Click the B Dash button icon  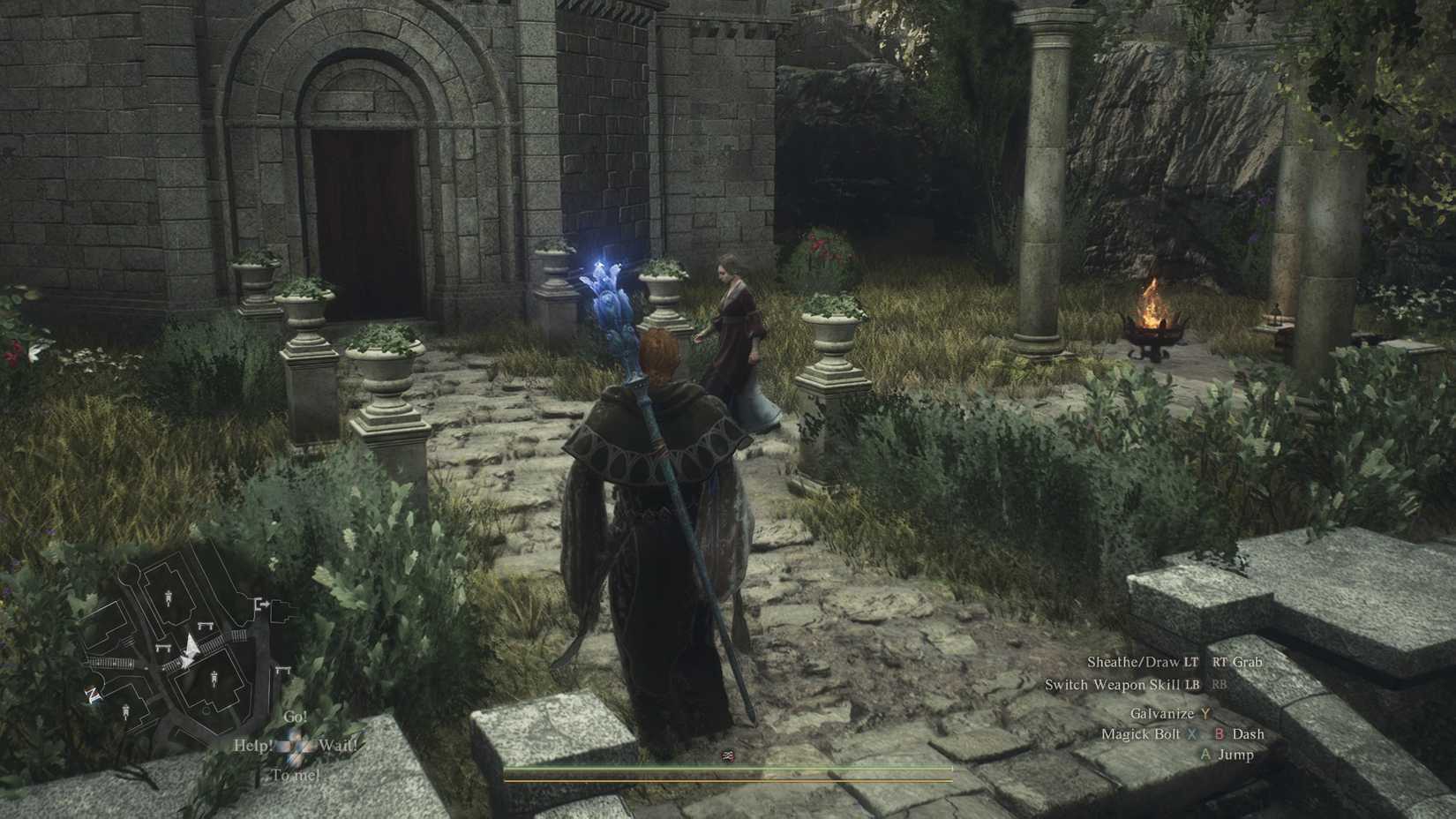point(1220,734)
